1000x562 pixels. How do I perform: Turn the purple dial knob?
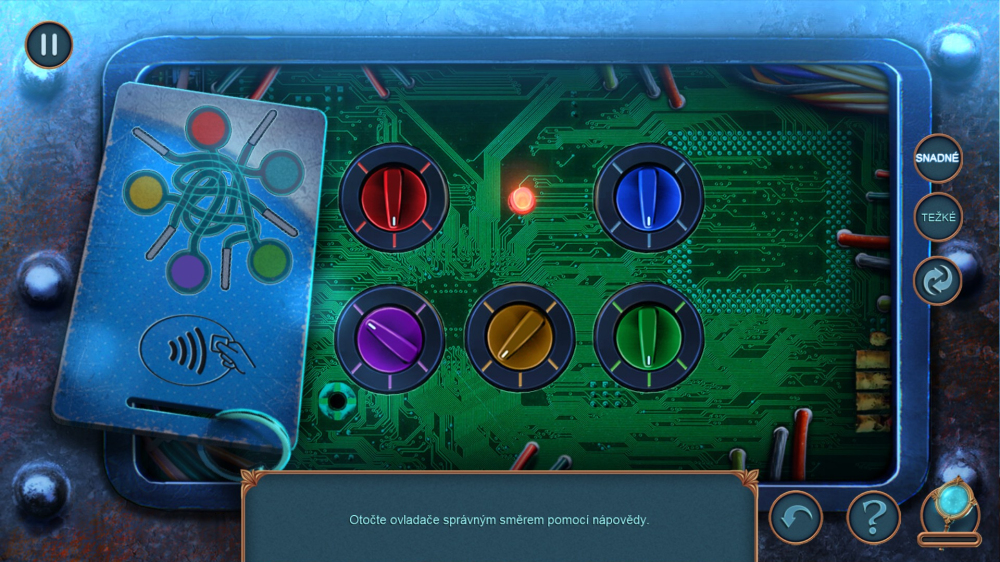coord(389,337)
